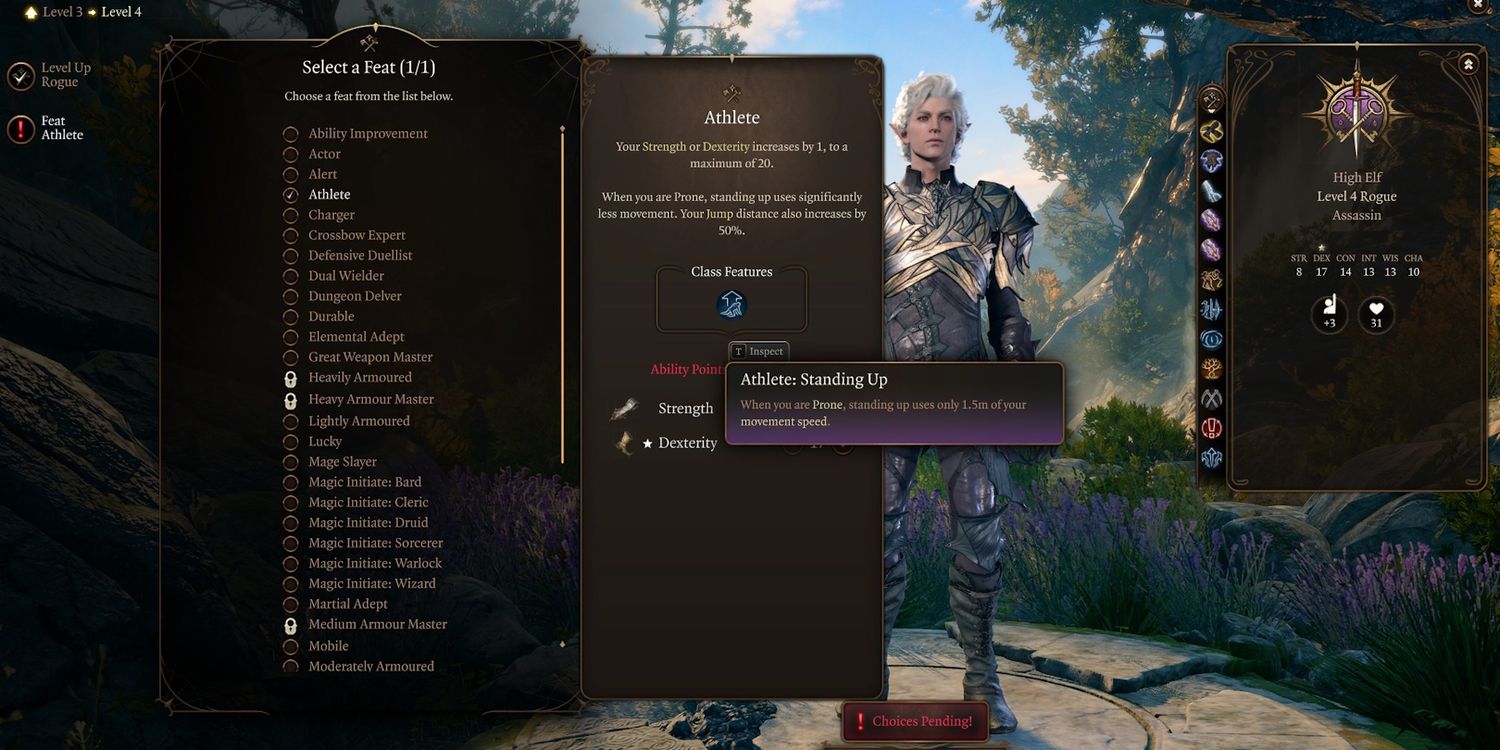Click the Athlete class feature icon

pyautogui.click(x=732, y=305)
